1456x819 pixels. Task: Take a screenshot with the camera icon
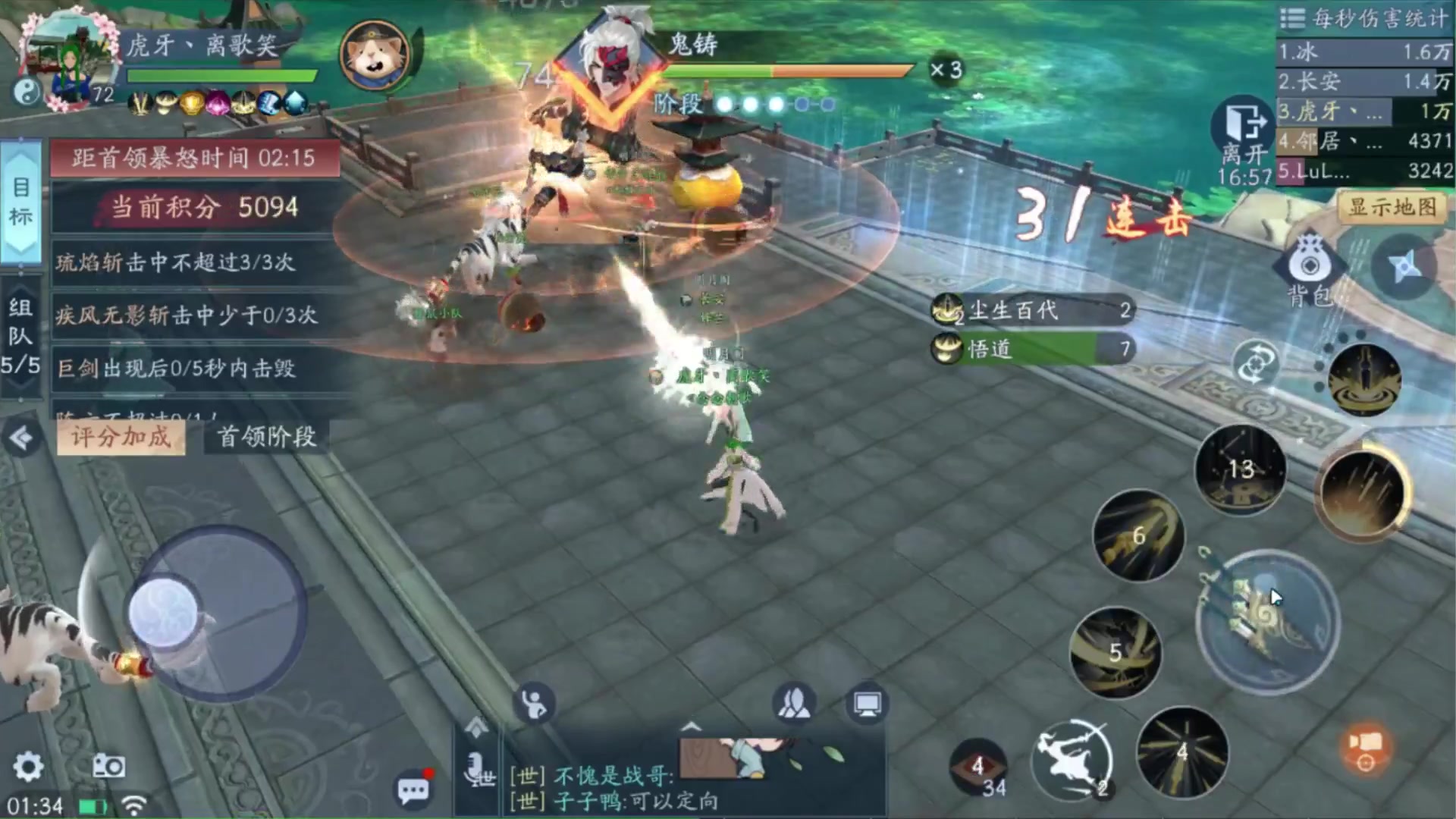(x=108, y=767)
